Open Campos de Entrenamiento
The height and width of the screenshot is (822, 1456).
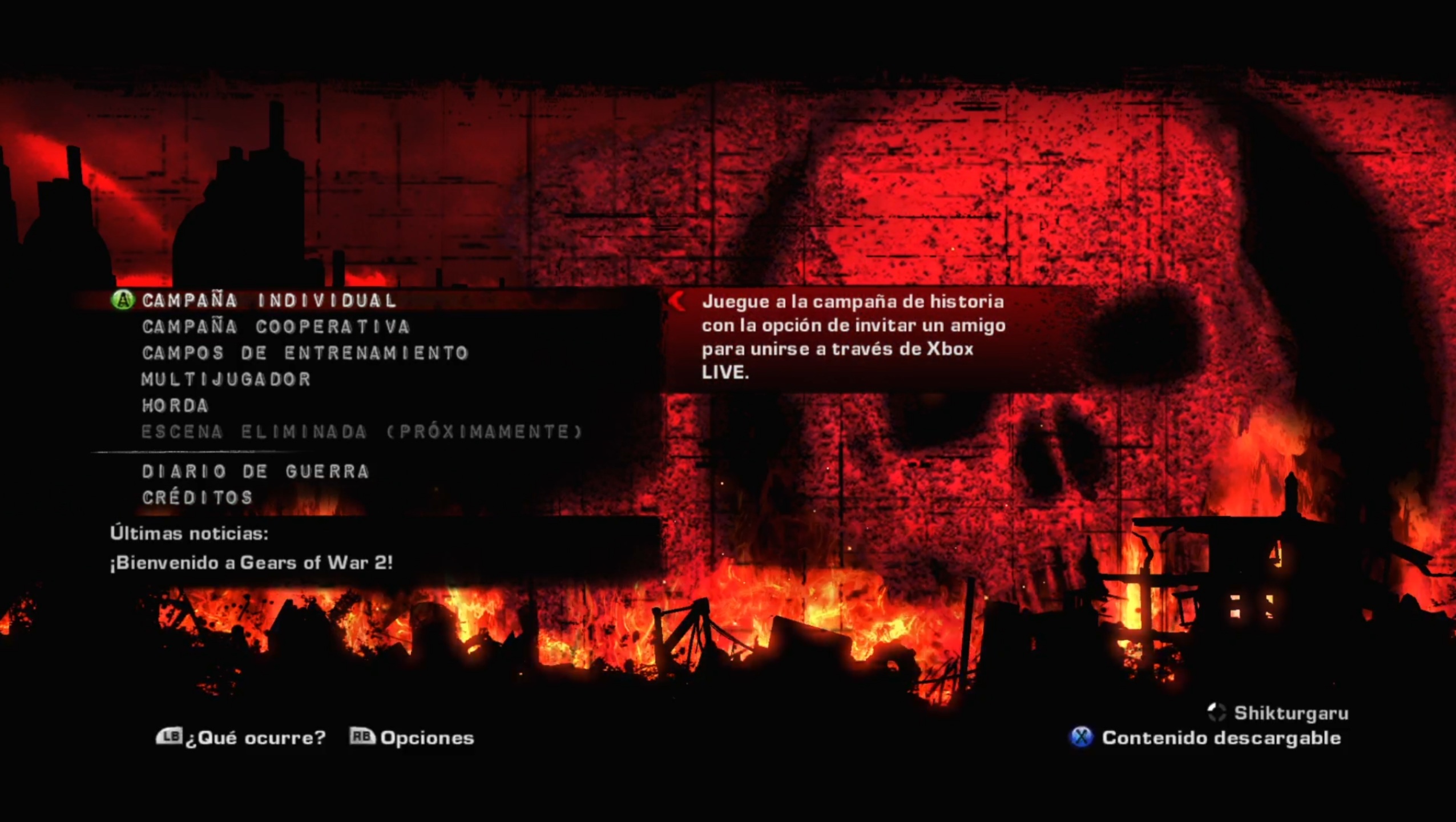point(305,353)
